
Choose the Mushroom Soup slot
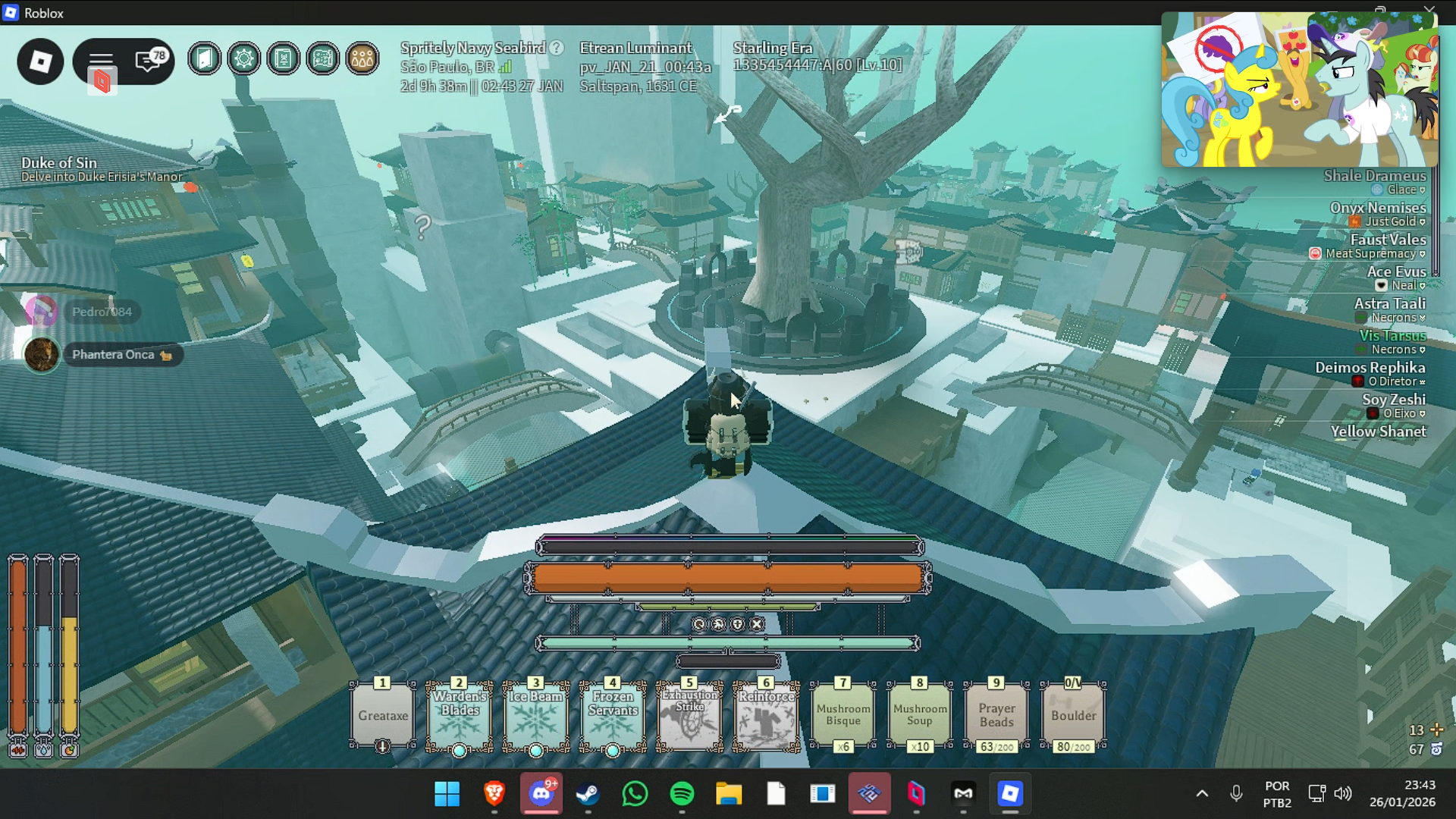click(x=920, y=715)
